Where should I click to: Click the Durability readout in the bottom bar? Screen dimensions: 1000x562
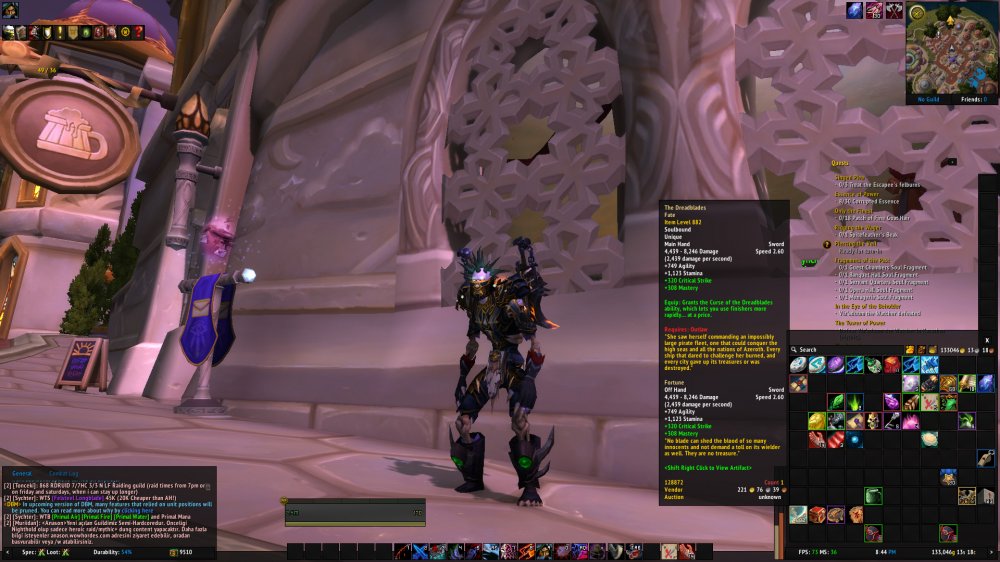105,551
